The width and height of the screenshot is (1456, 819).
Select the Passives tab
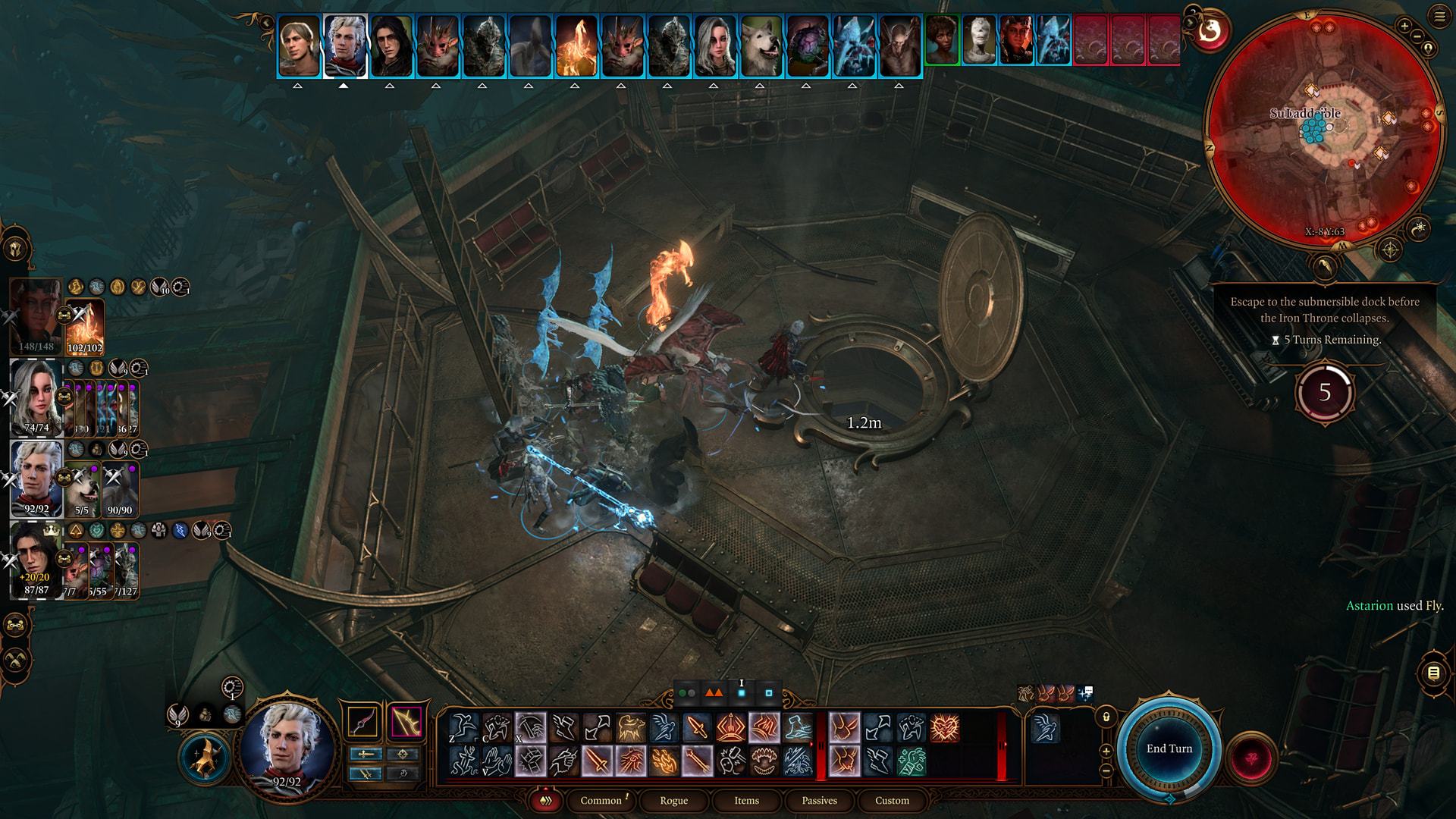click(x=819, y=800)
